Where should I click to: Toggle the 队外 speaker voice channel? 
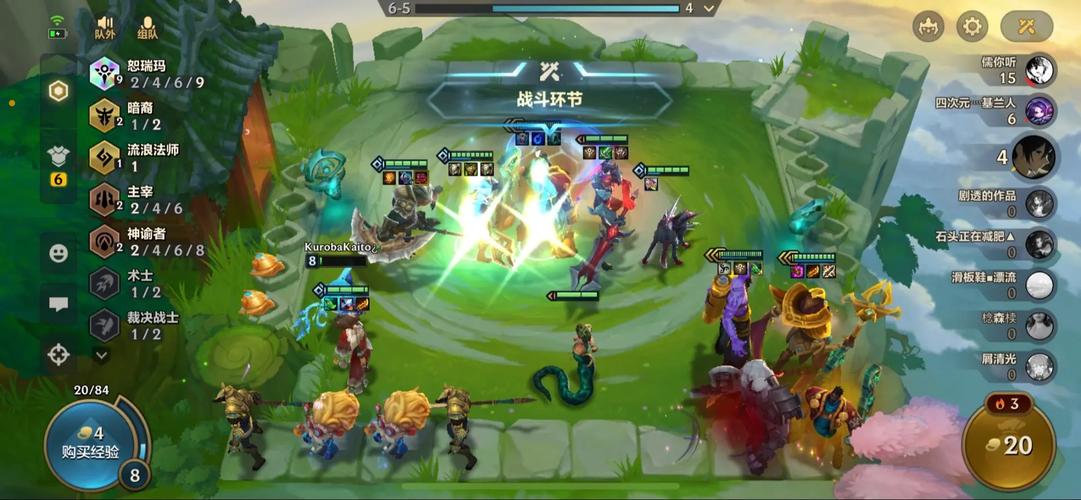pos(105,27)
